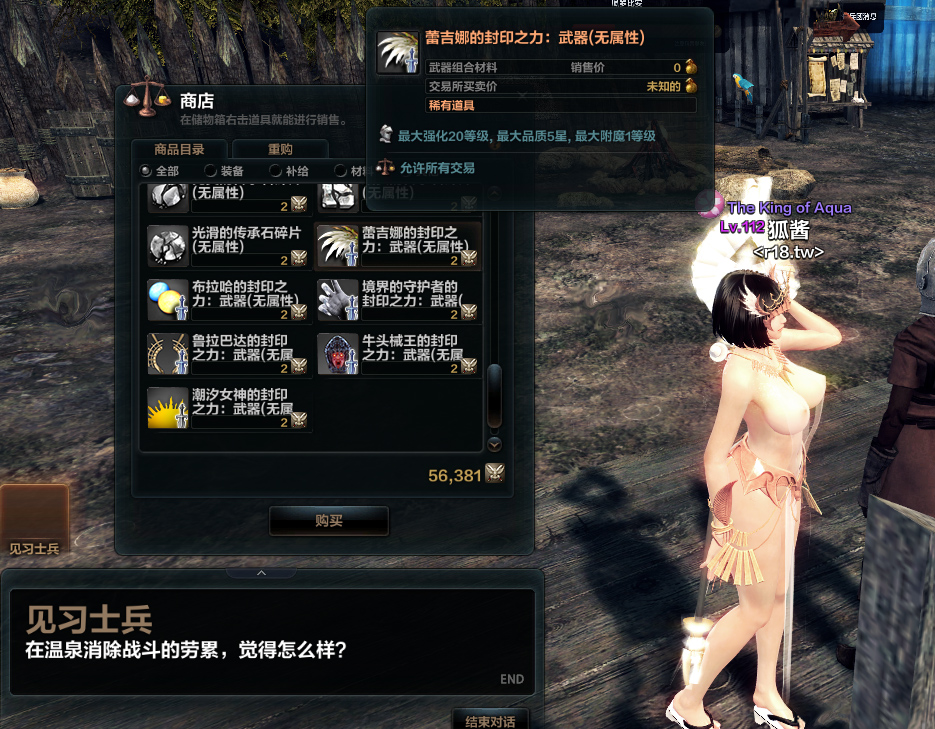Choose 境界的守护者的封印之力 item
This screenshot has height=729, width=935.
(398, 300)
